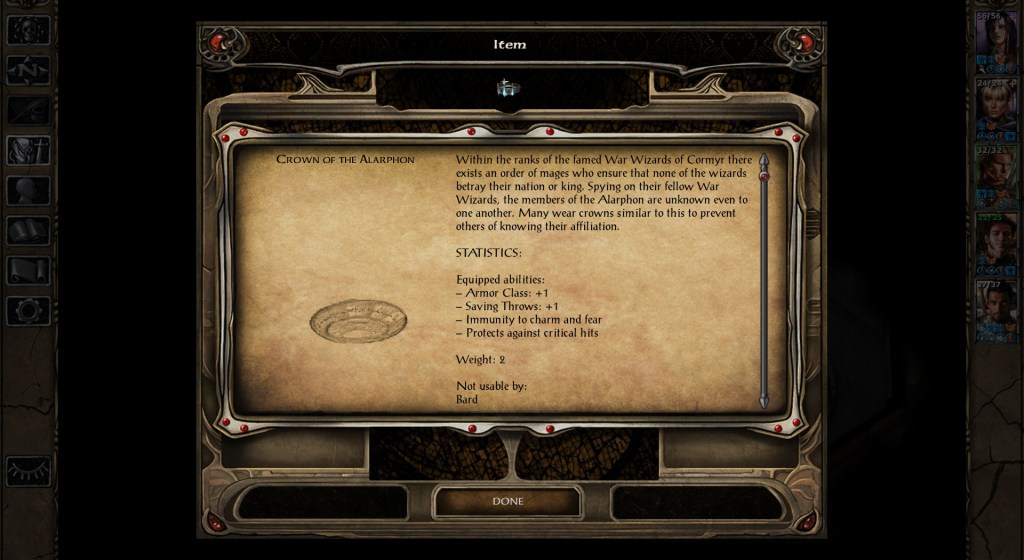Open the mage spellbook icon
Viewport: 1024px width, 560px height.
point(28,231)
